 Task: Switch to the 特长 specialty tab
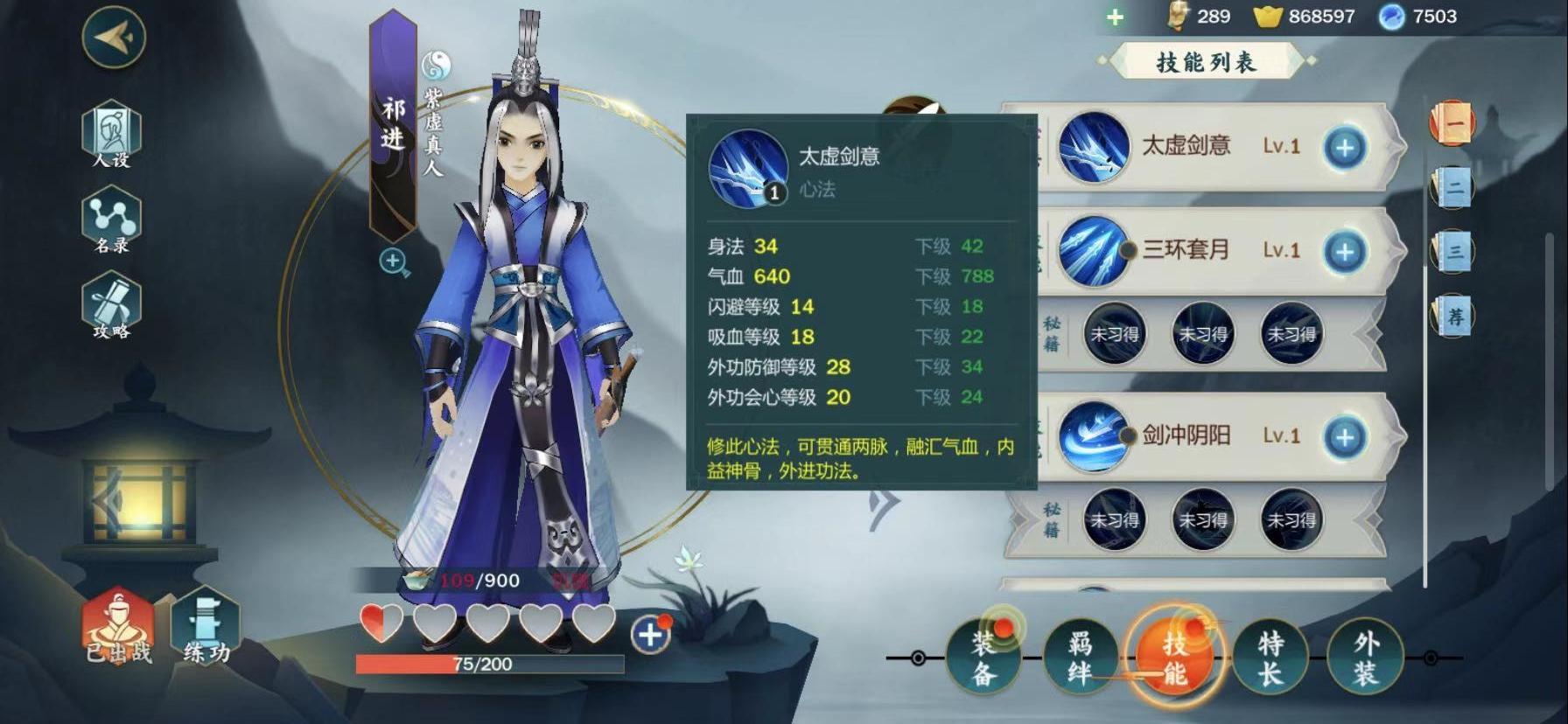[x=1270, y=658]
